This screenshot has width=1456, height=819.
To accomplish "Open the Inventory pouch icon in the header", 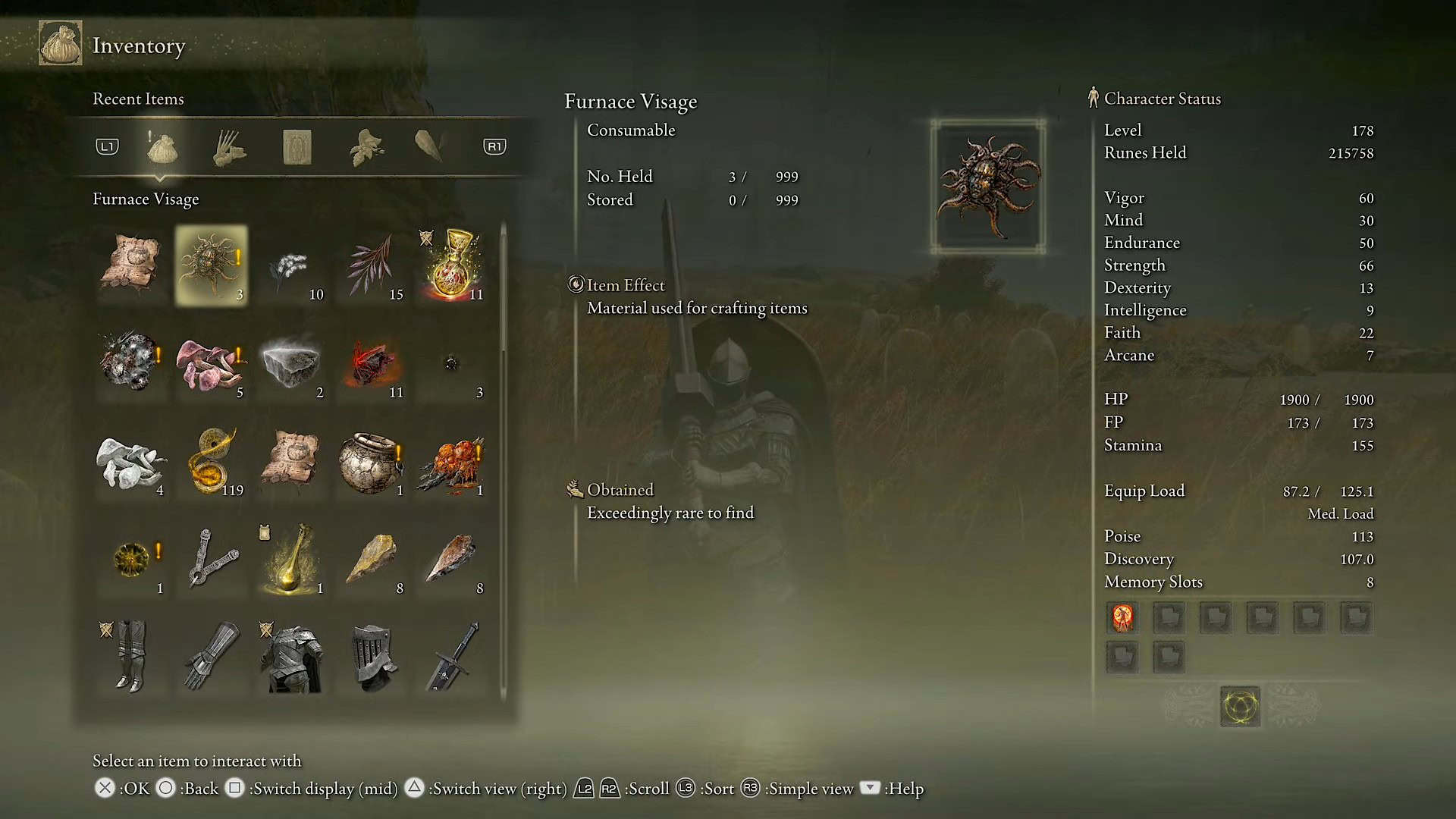I will click(x=60, y=43).
